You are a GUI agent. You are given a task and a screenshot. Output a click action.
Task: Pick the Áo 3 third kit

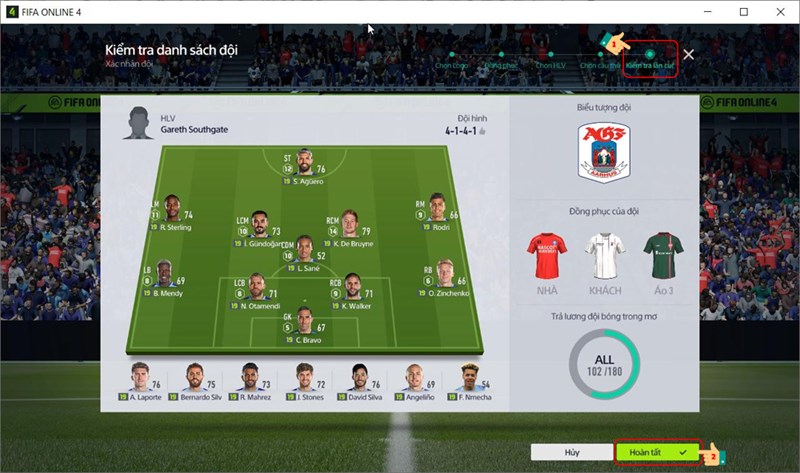661,258
